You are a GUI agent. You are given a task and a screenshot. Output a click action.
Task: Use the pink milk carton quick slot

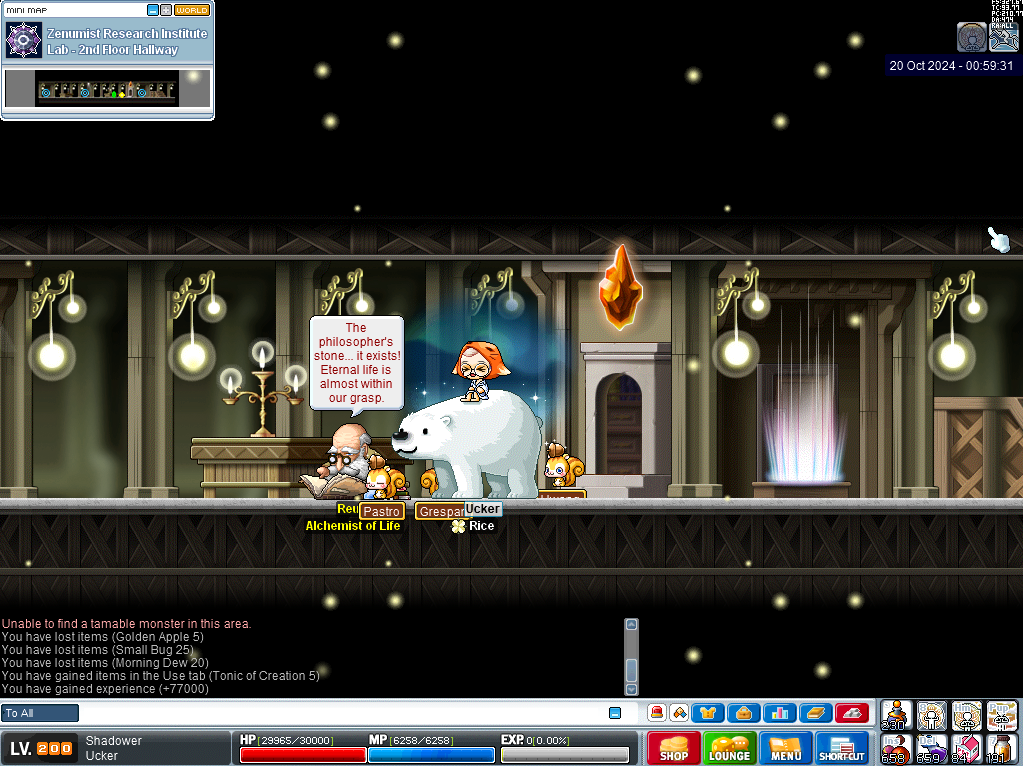pos(966,748)
